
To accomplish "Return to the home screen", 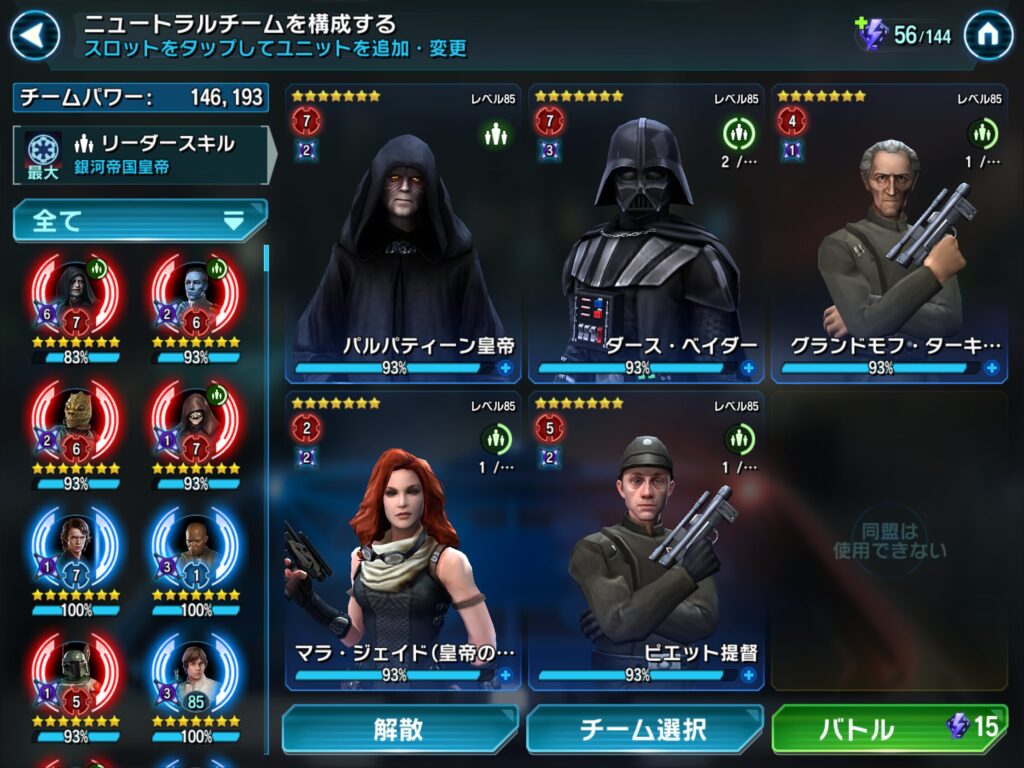I will pyautogui.click(x=988, y=35).
